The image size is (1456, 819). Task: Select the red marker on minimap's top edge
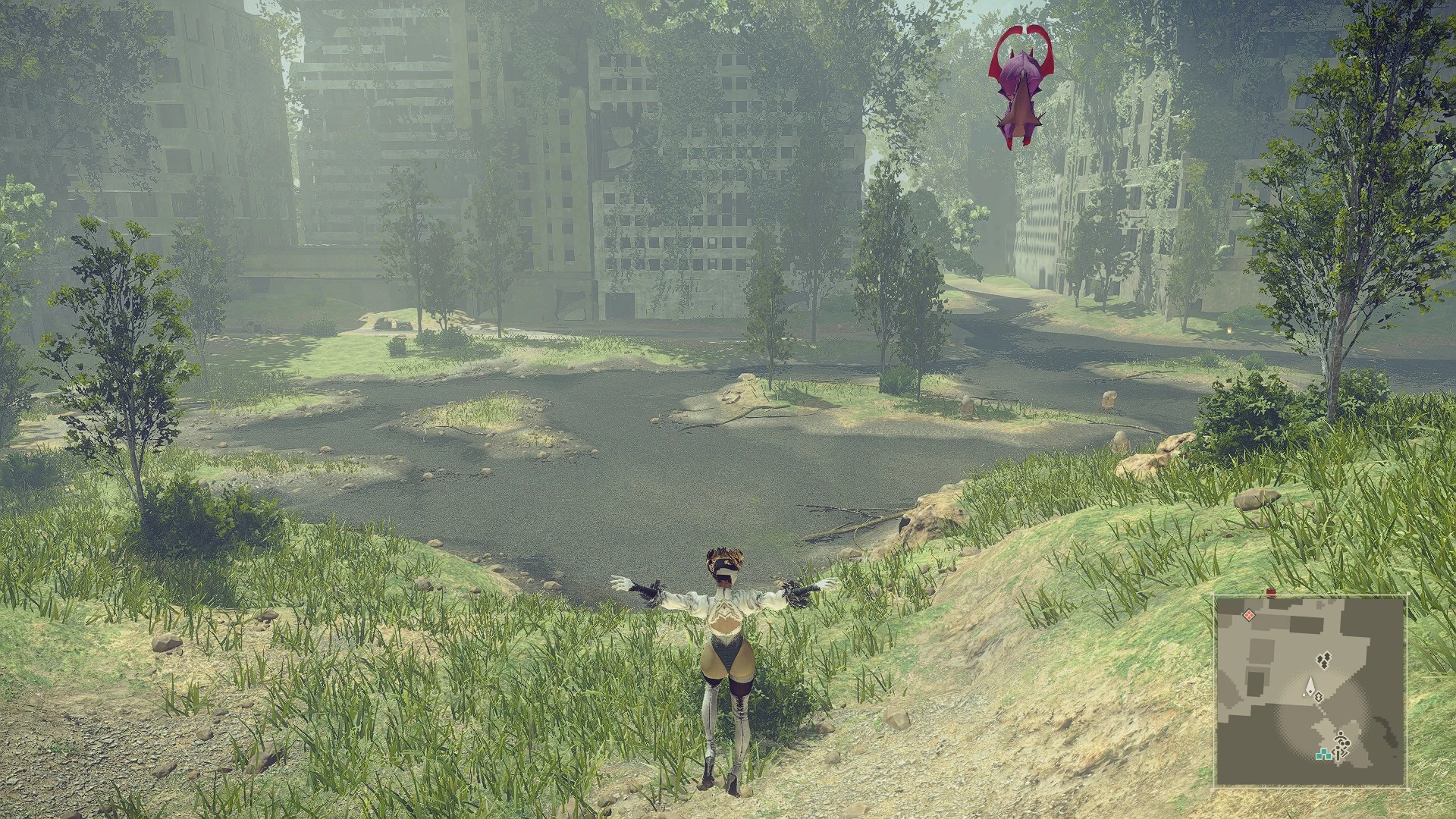pos(1271,593)
